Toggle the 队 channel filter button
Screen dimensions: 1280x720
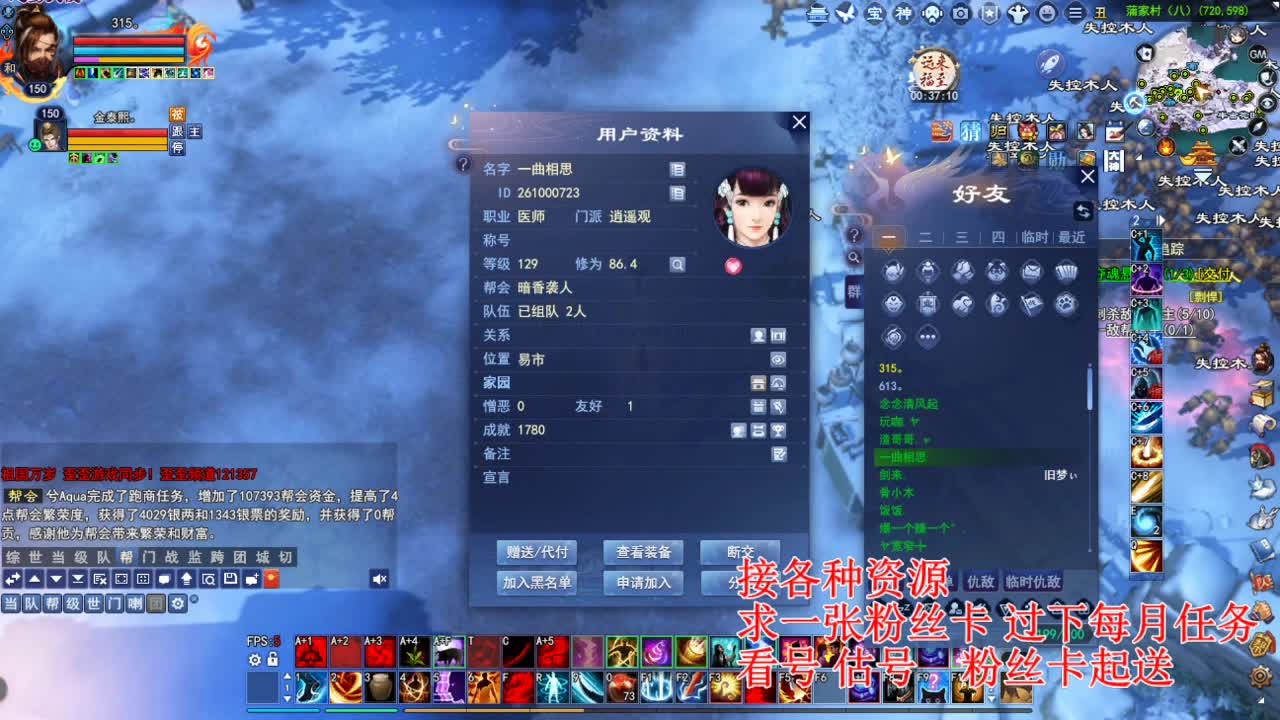coord(32,603)
